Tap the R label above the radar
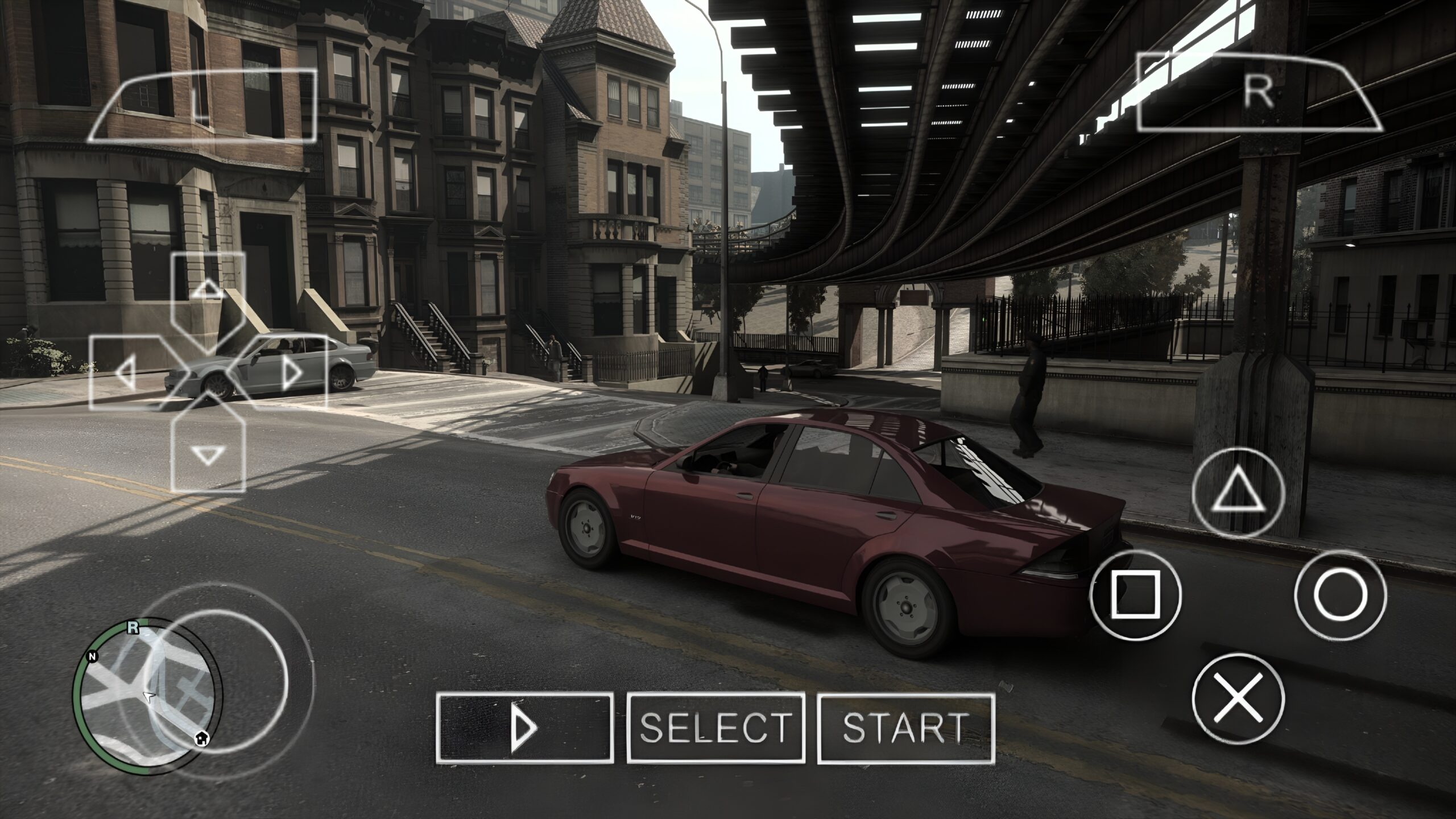Screen dimensions: 1456x819 [x=133, y=627]
